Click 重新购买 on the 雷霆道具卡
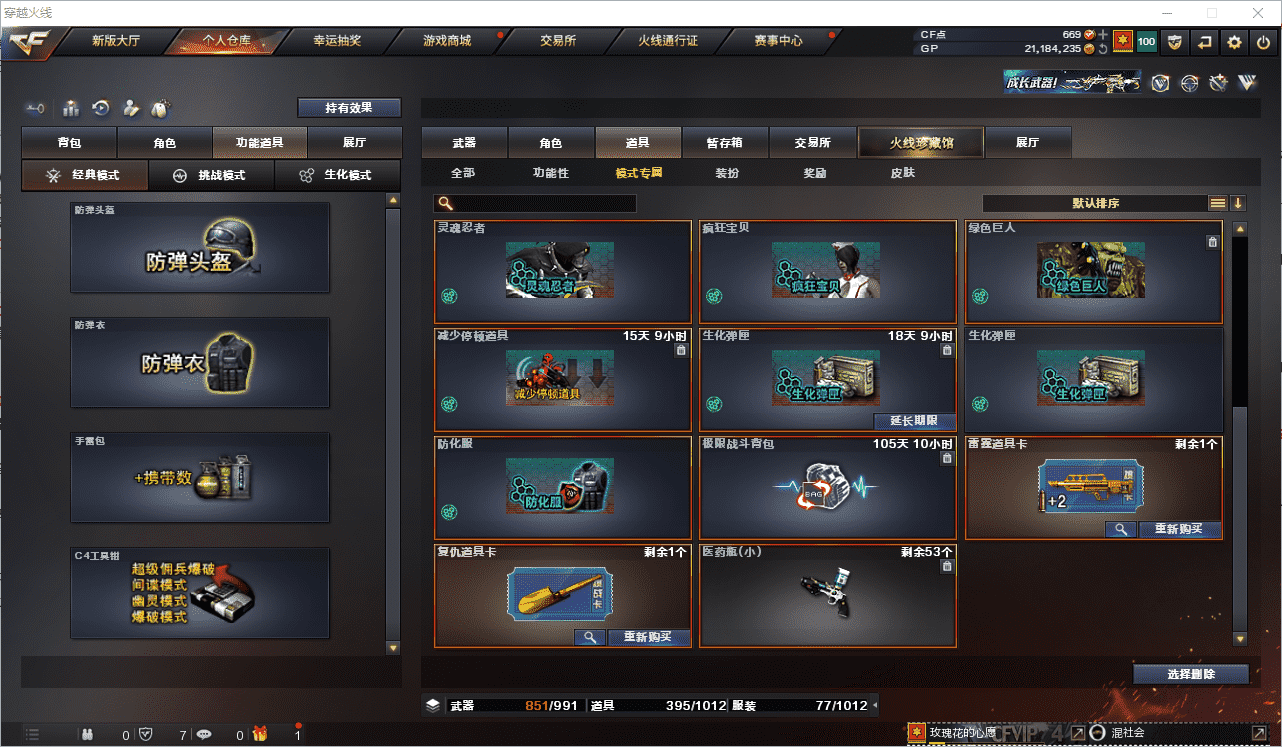The height and width of the screenshot is (747, 1282). click(1180, 529)
